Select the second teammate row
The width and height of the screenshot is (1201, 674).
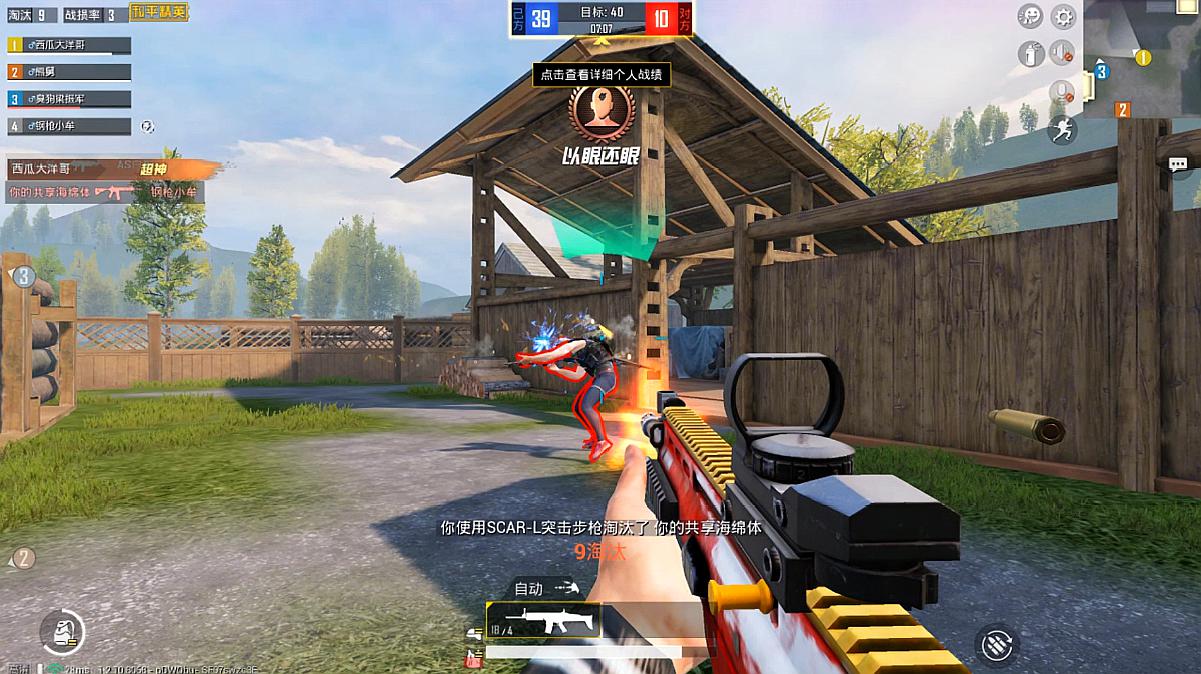pos(70,72)
